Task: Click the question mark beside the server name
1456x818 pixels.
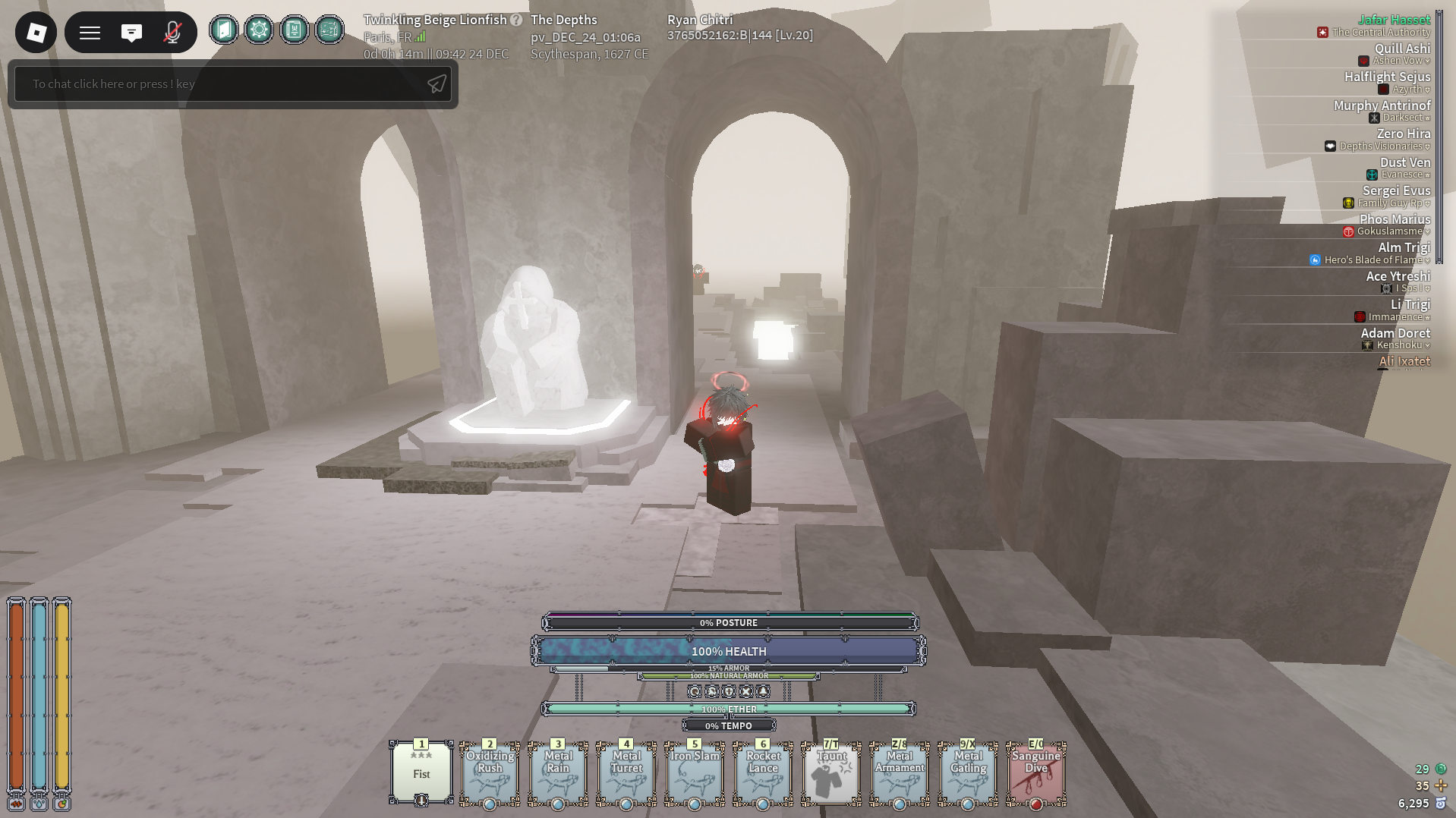Action: pyautogui.click(x=516, y=20)
